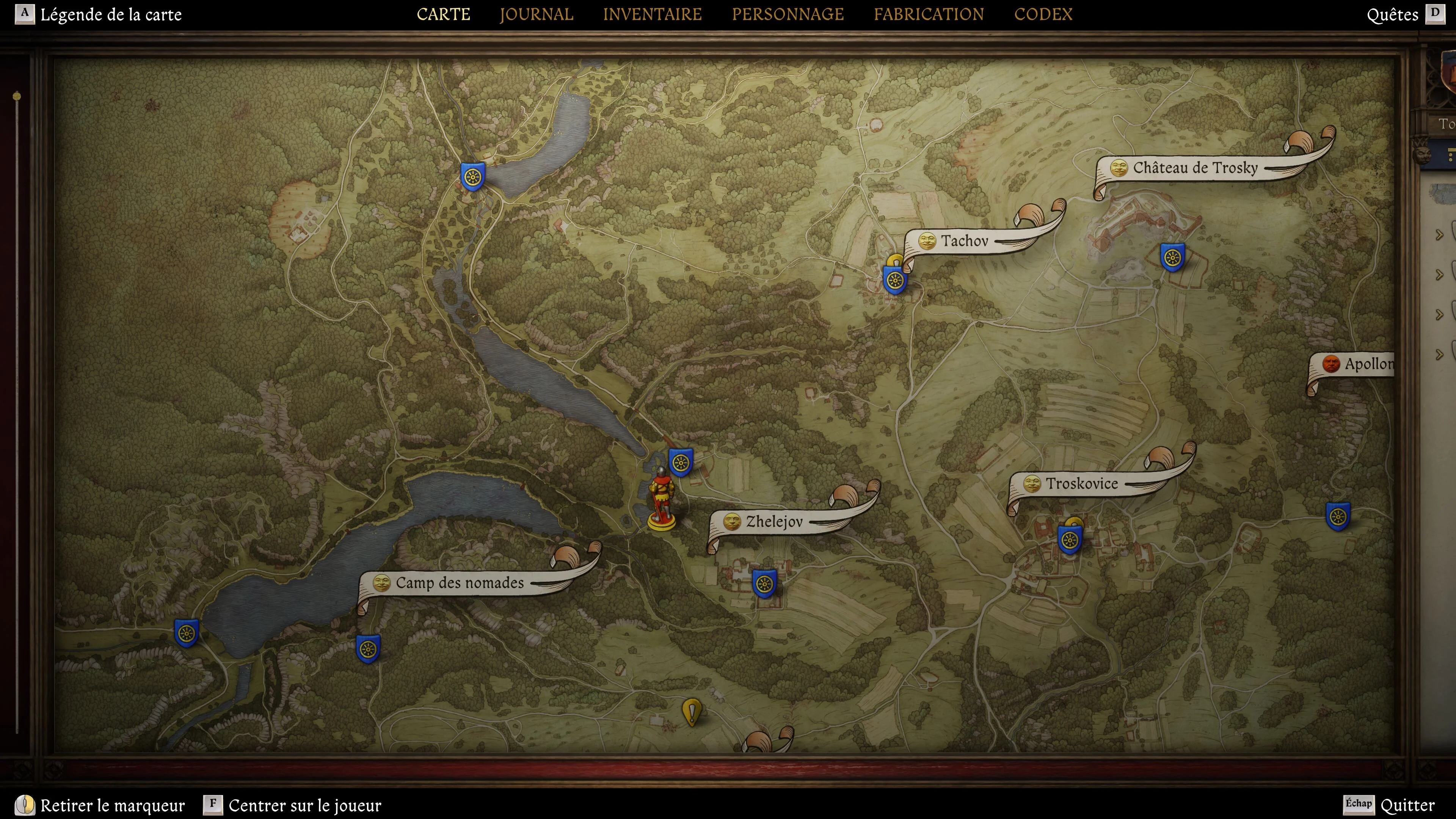Select the Carte tab

pyautogui.click(x=443, y=14)
